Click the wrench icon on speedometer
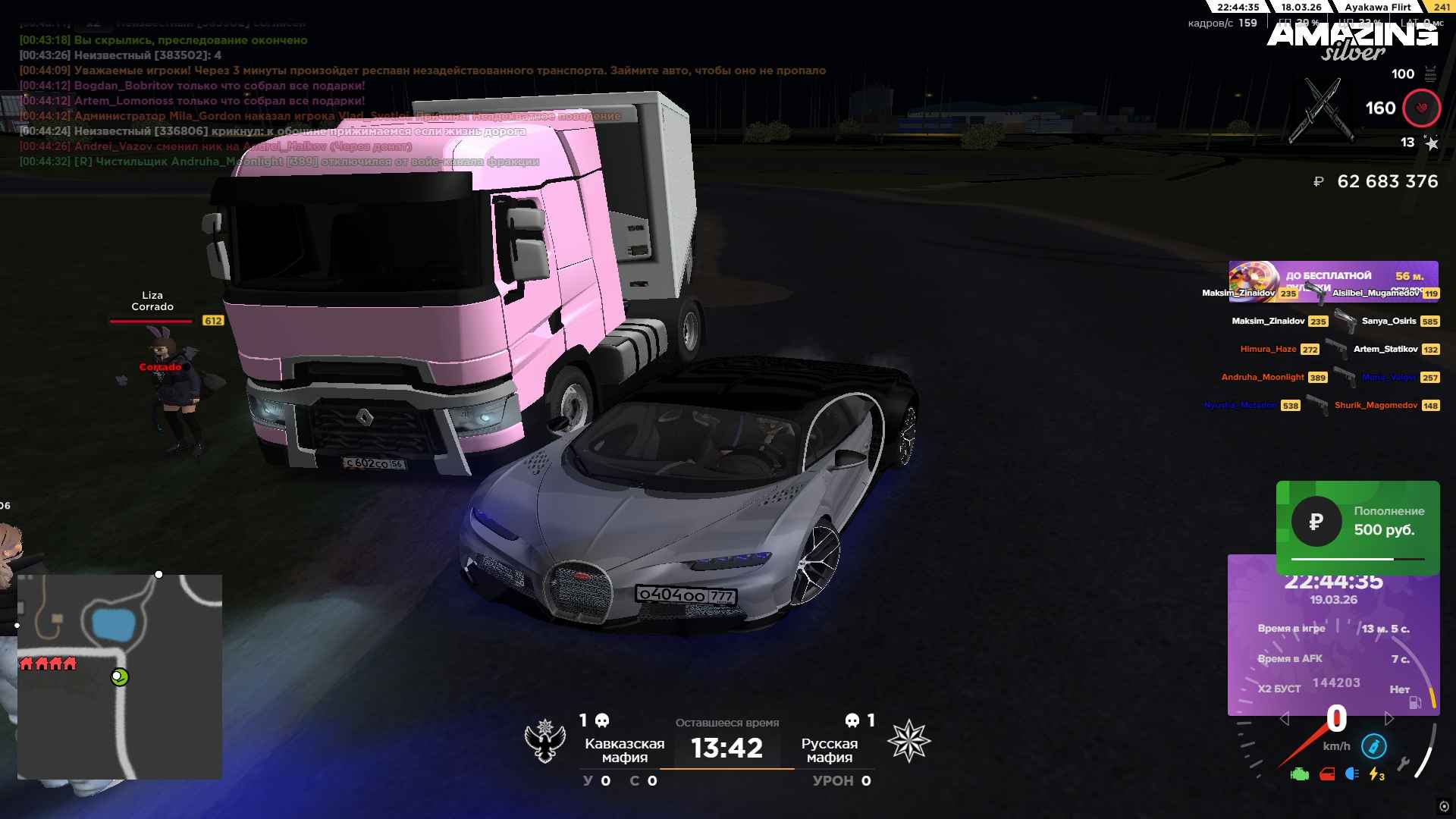1456x819 pixels. [x=1403, y=764]
